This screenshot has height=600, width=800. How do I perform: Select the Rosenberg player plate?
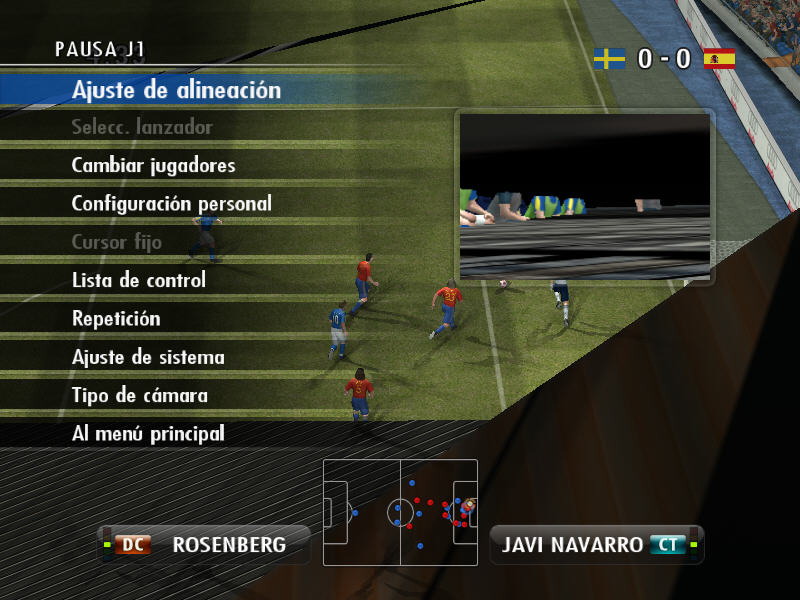(206, 545)
